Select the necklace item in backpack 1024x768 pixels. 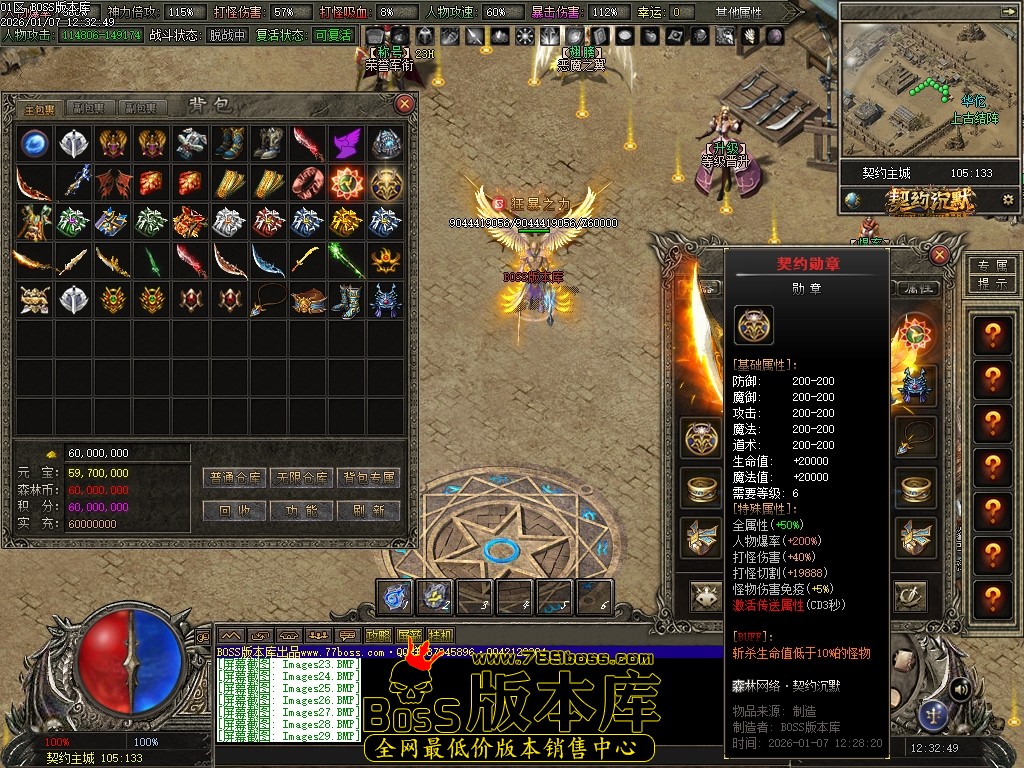click(268, 300)
